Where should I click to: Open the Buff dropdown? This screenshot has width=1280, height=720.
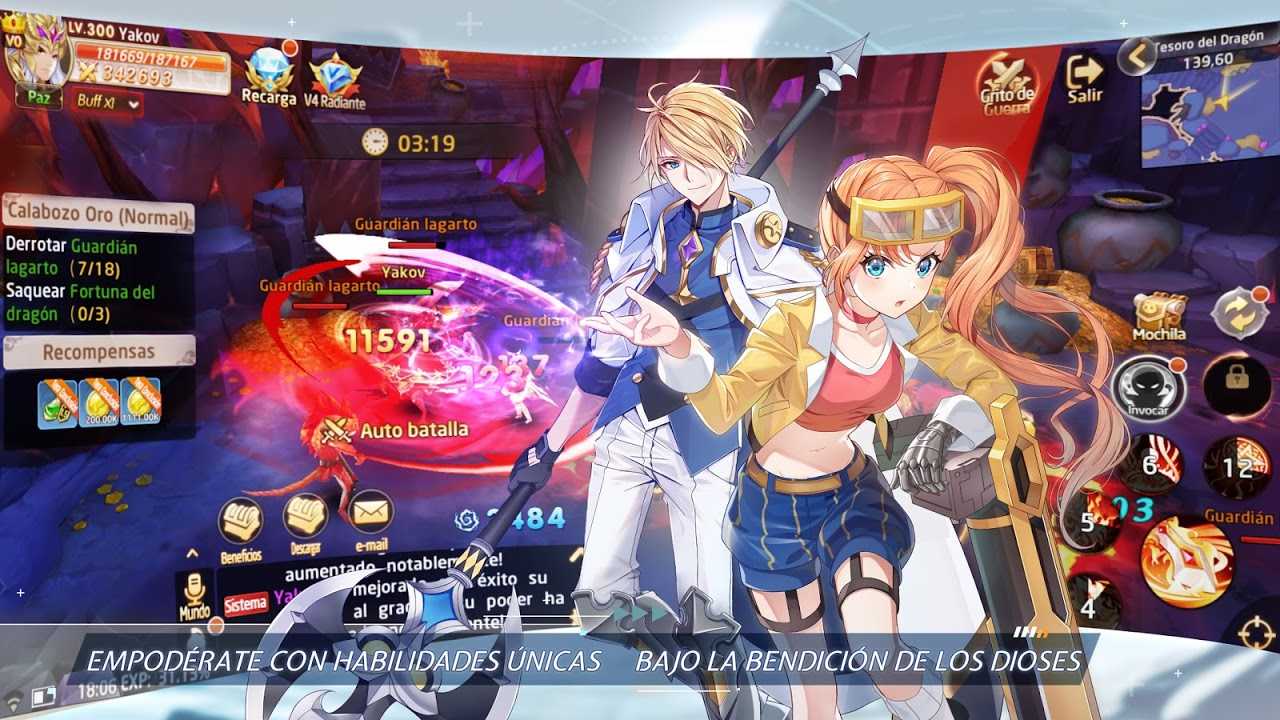click(x=108, y=102)
